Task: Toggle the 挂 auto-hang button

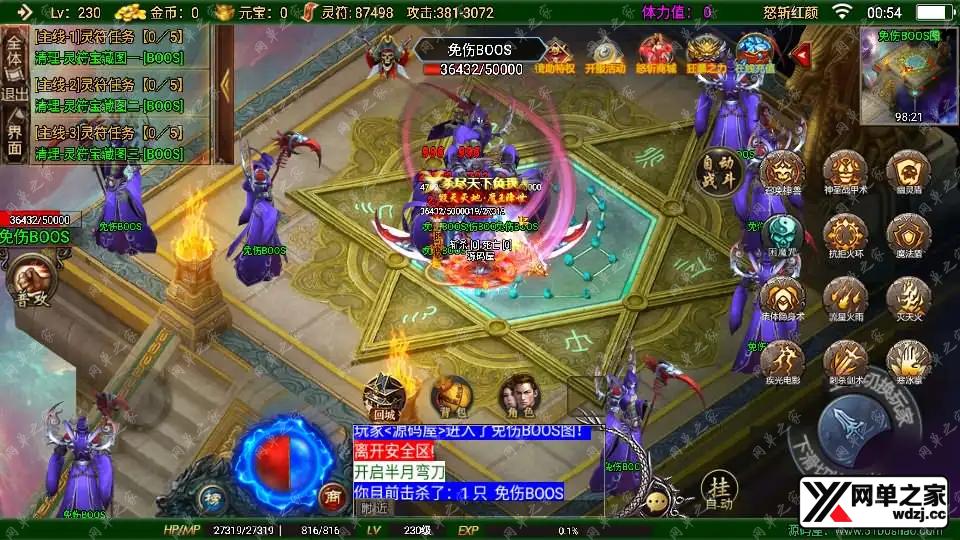Action: [x=718, y=492]
